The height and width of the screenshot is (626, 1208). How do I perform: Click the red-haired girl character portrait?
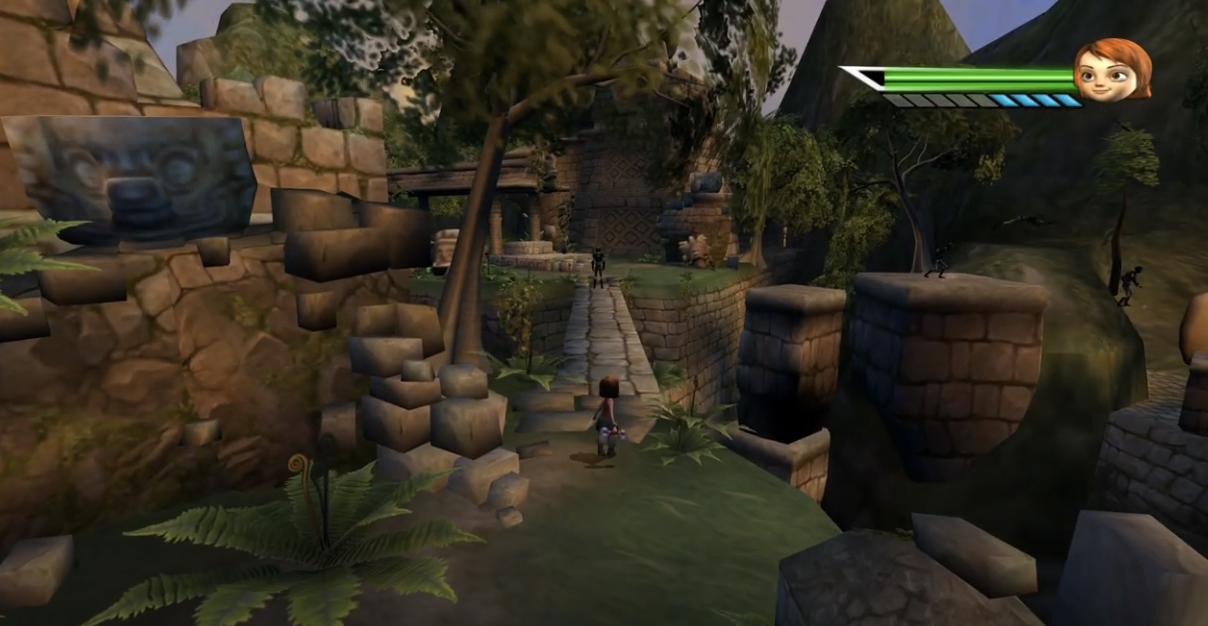pos(1112,70)
